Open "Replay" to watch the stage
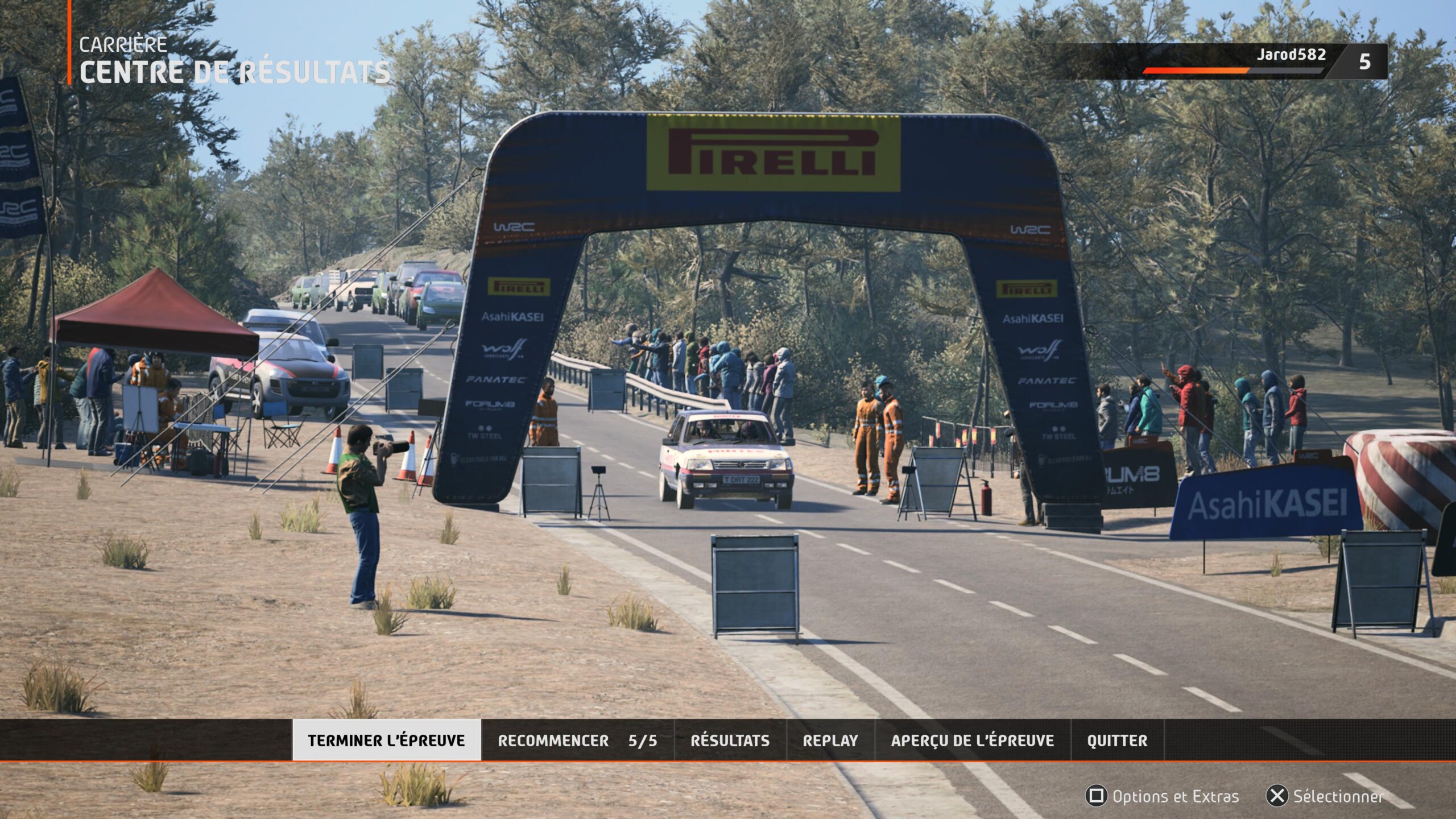Image resolution: width=1456 pixels, height=819 pixels. click(x=830, y=741)
